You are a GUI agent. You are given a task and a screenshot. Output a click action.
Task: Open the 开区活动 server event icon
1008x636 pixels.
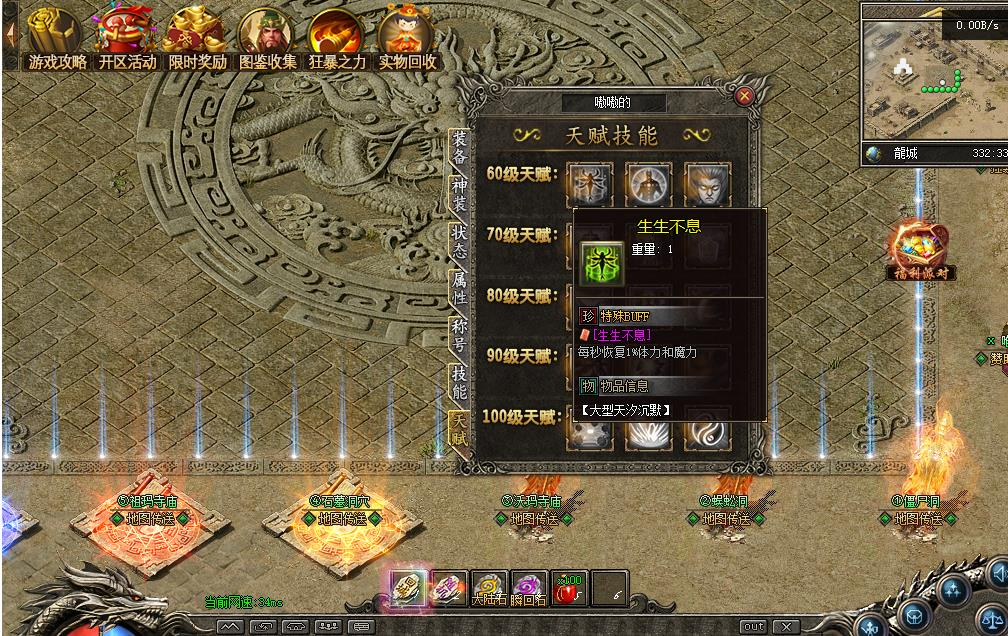[127, 38]
